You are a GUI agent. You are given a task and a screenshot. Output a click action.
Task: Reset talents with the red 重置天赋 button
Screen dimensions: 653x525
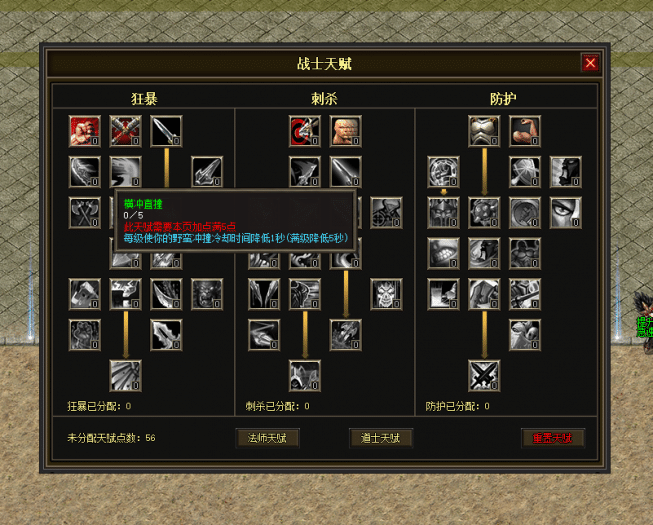click(553, 438)
